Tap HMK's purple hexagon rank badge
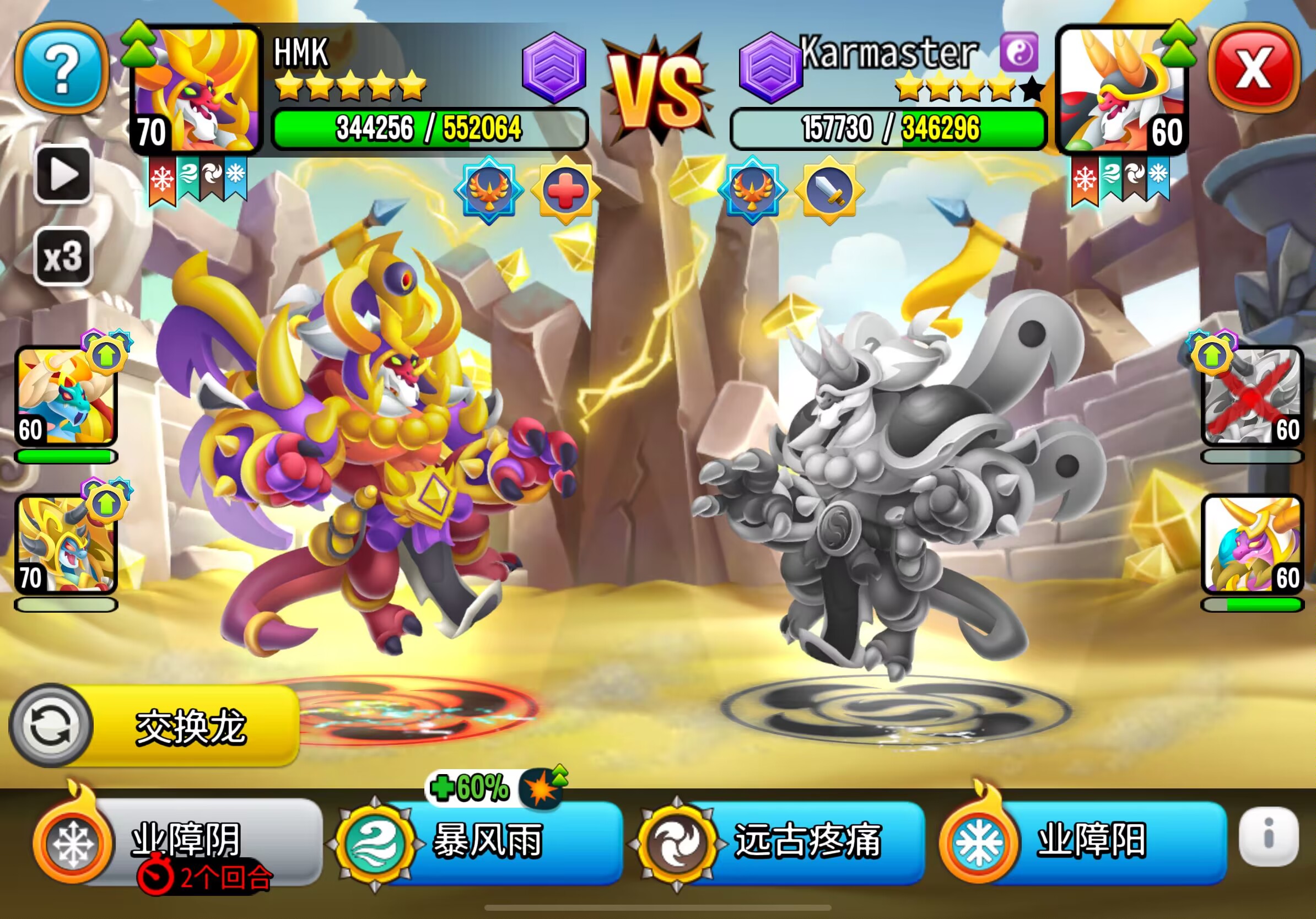Image resolution: width=1316 pixels, height=919 pixels. 554,68
